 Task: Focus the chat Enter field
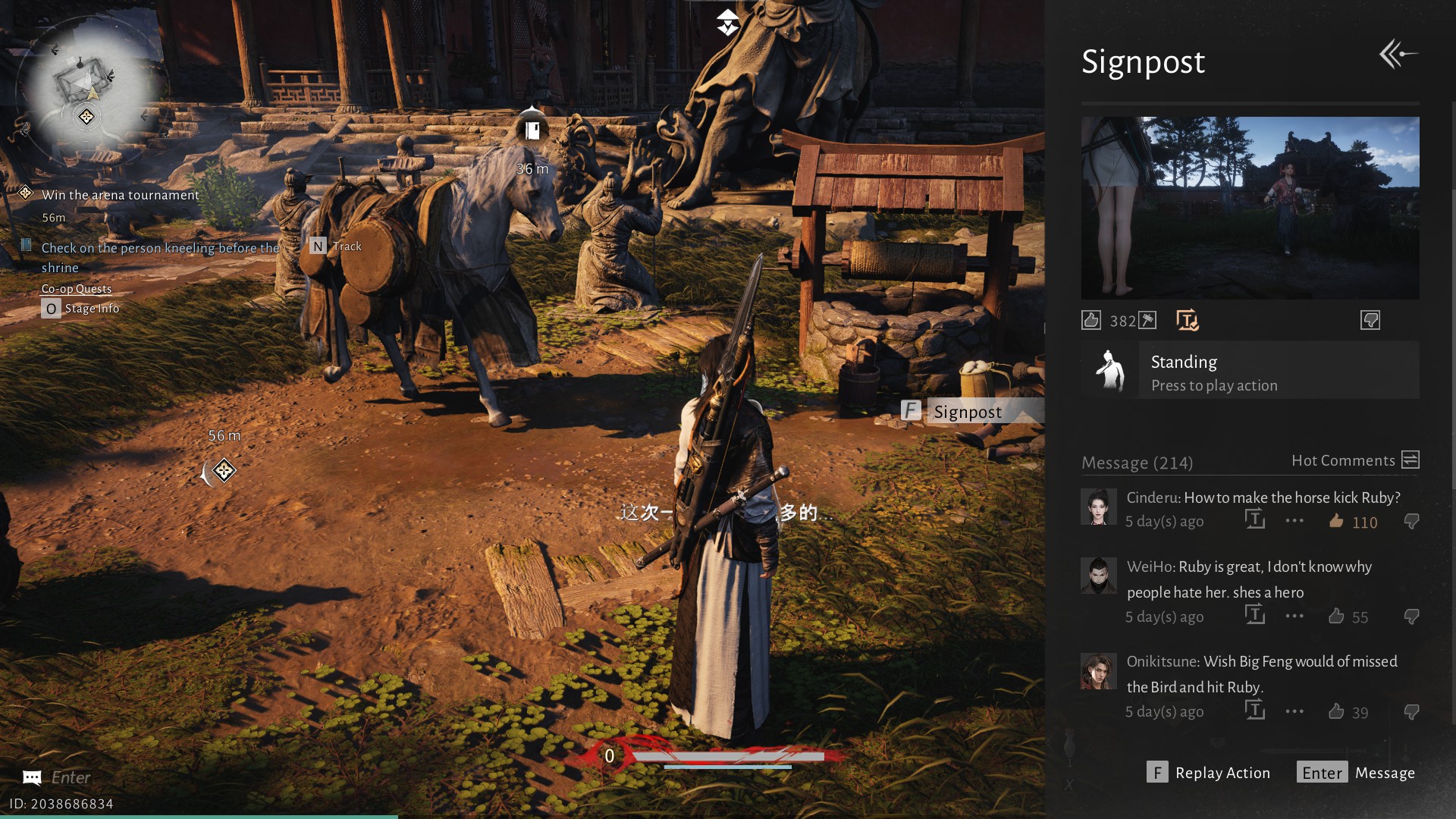coord(71,777)
